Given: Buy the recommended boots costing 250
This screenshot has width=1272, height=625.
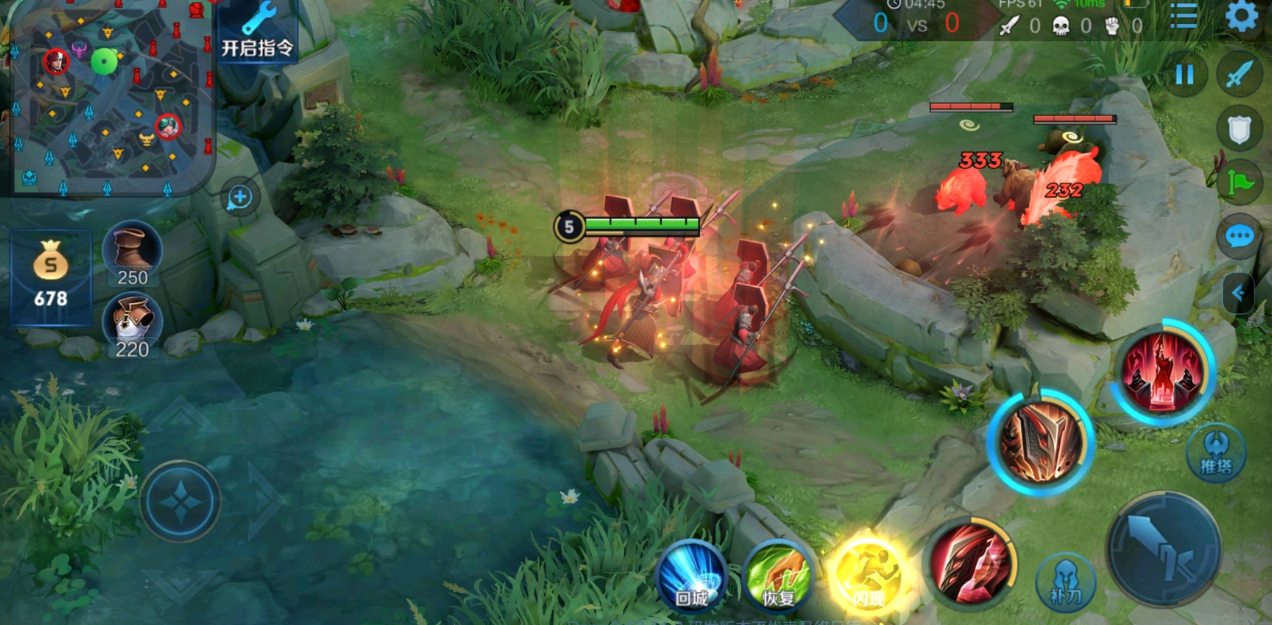Looking at the screenshot, I should [132, 253].
